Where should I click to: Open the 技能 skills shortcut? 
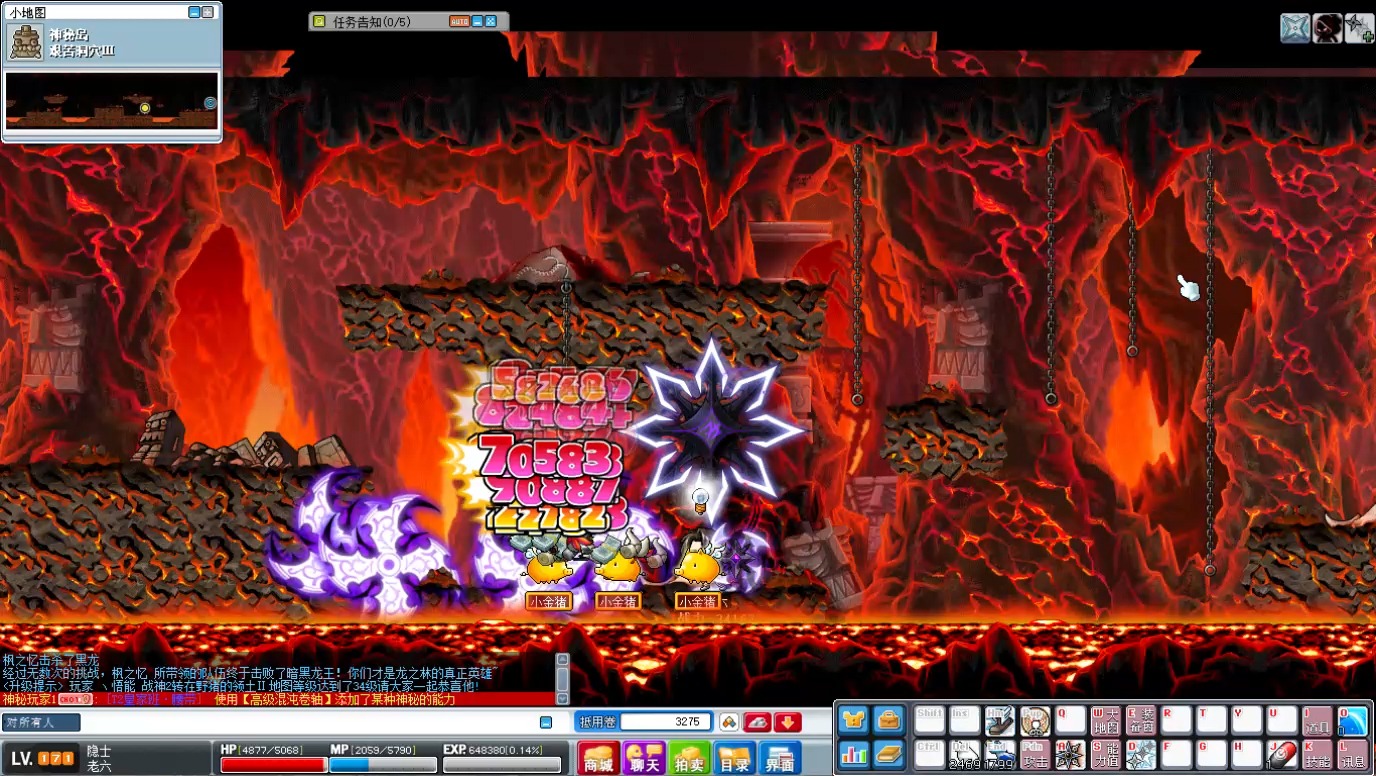coord(1317,754)
